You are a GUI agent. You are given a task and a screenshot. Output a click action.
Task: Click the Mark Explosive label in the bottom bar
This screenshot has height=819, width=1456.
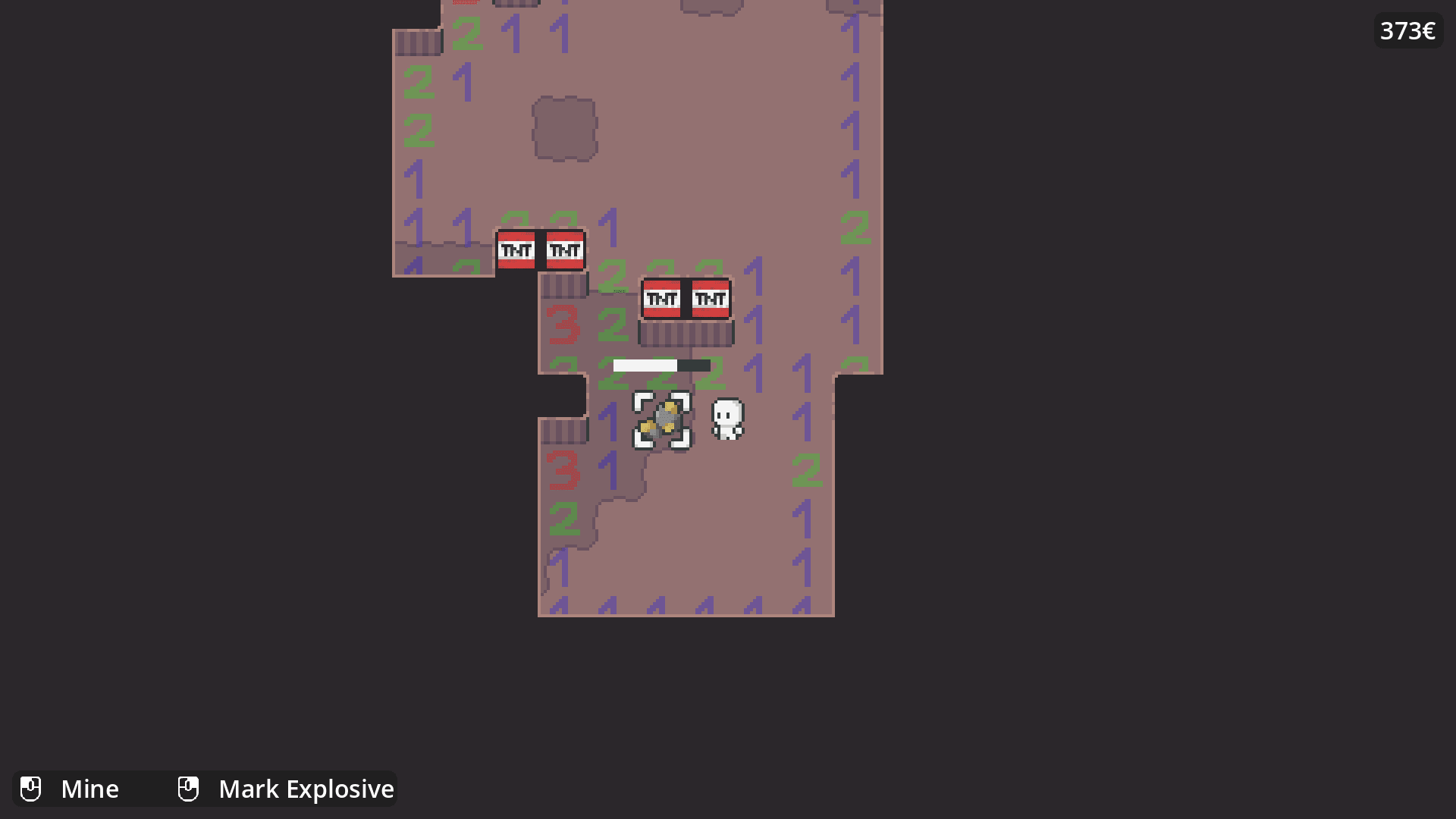click(x=306, y=789)
